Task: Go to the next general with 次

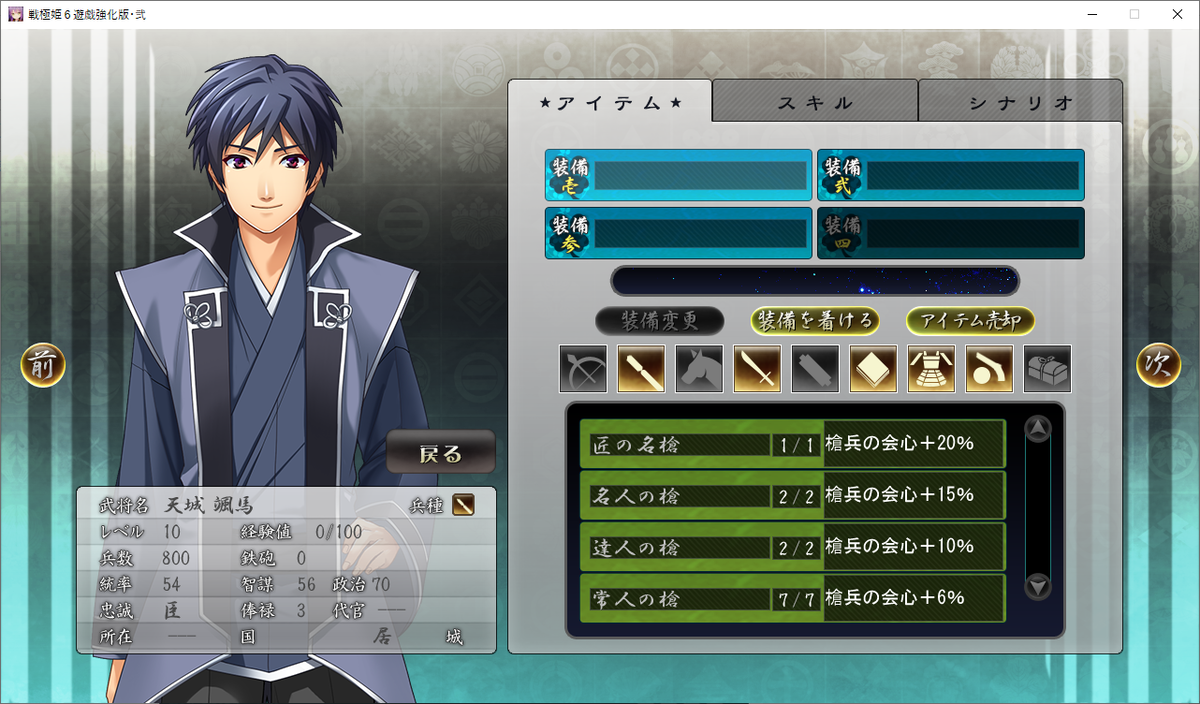Action: [1158, 366]
